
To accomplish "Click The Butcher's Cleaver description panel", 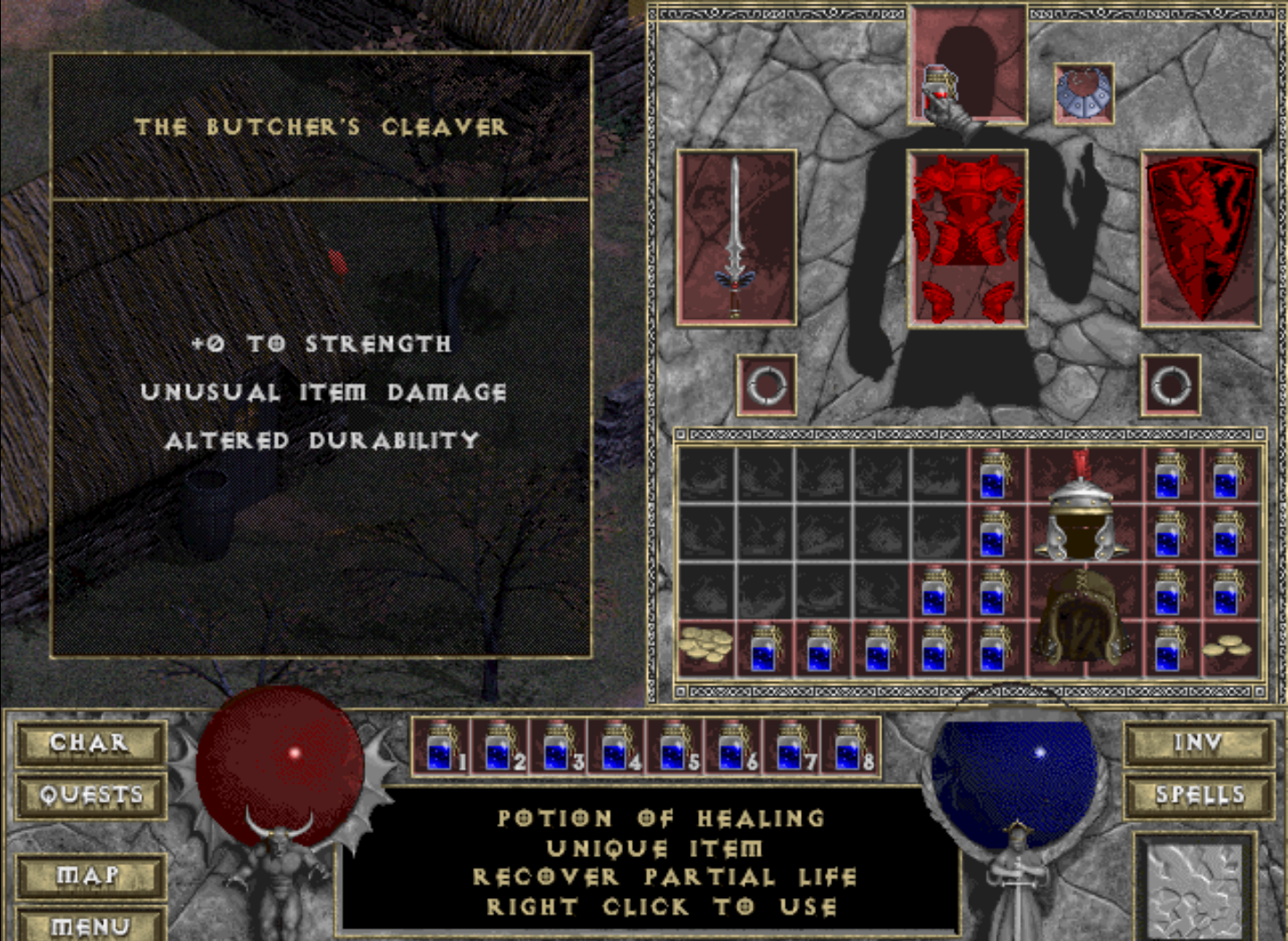I will click(x=322, y=357).
